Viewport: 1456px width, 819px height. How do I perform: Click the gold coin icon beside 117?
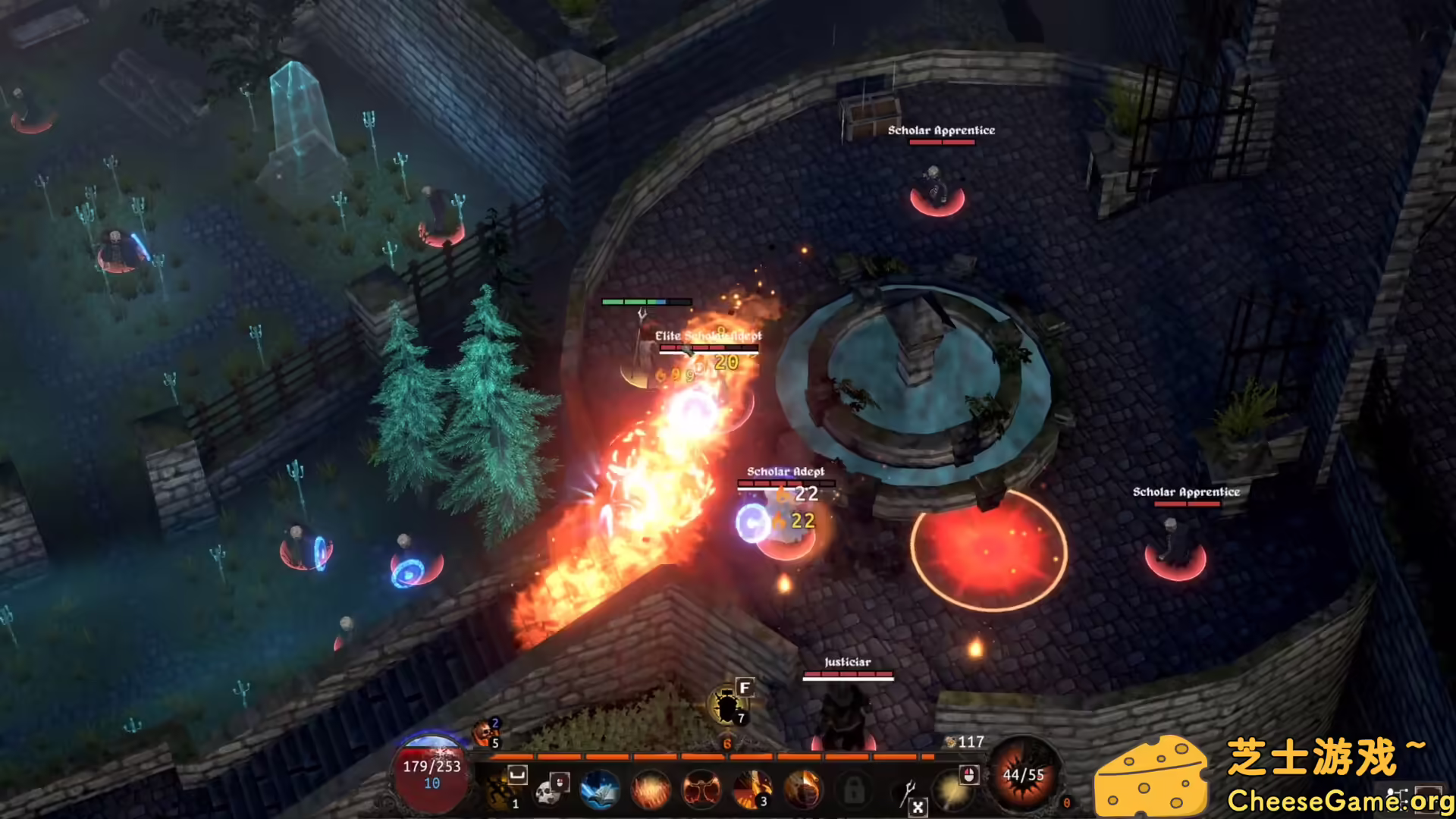click(x=950, y=742)
